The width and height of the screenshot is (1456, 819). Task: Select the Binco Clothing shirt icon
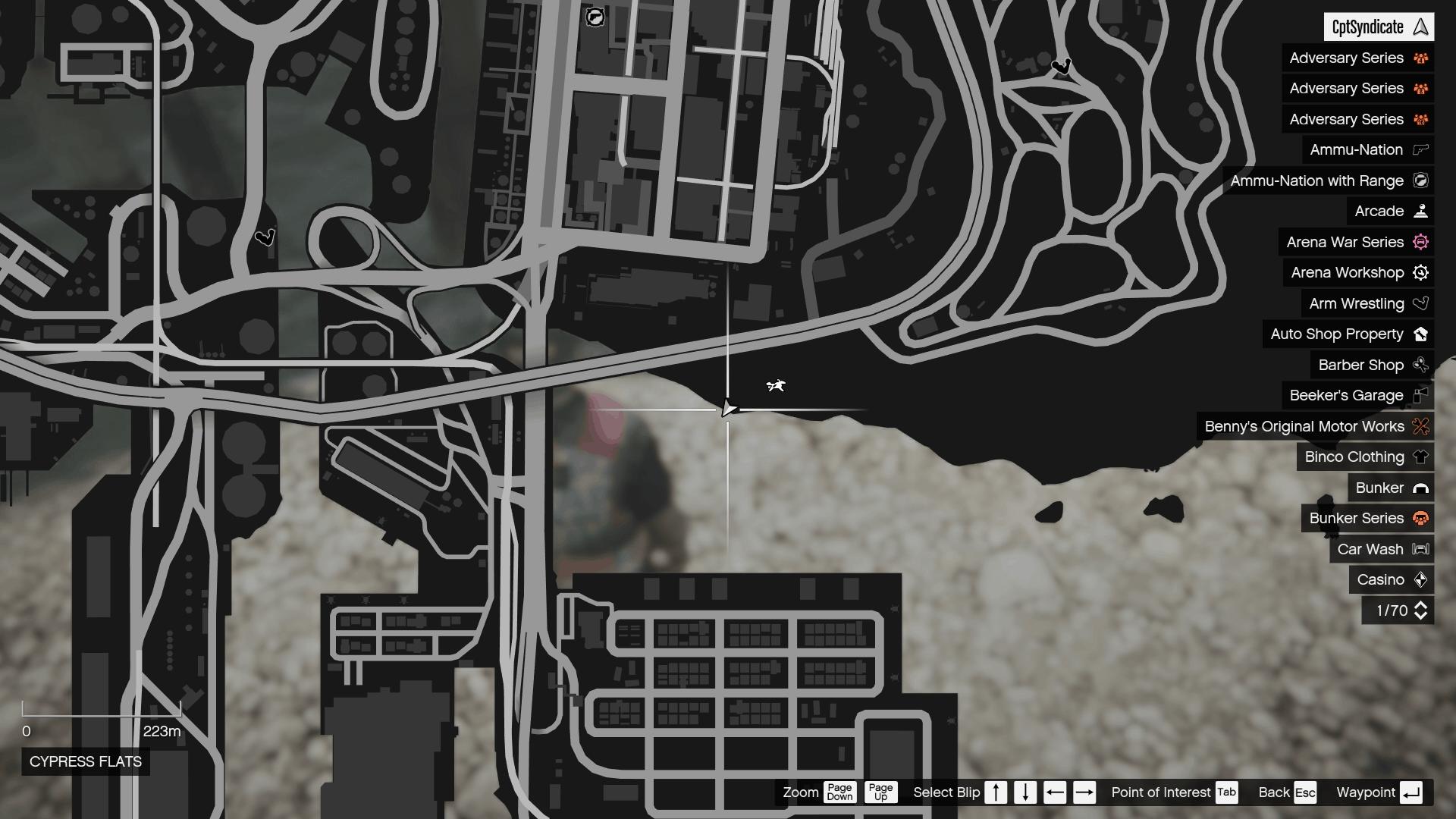point(1420,457)
